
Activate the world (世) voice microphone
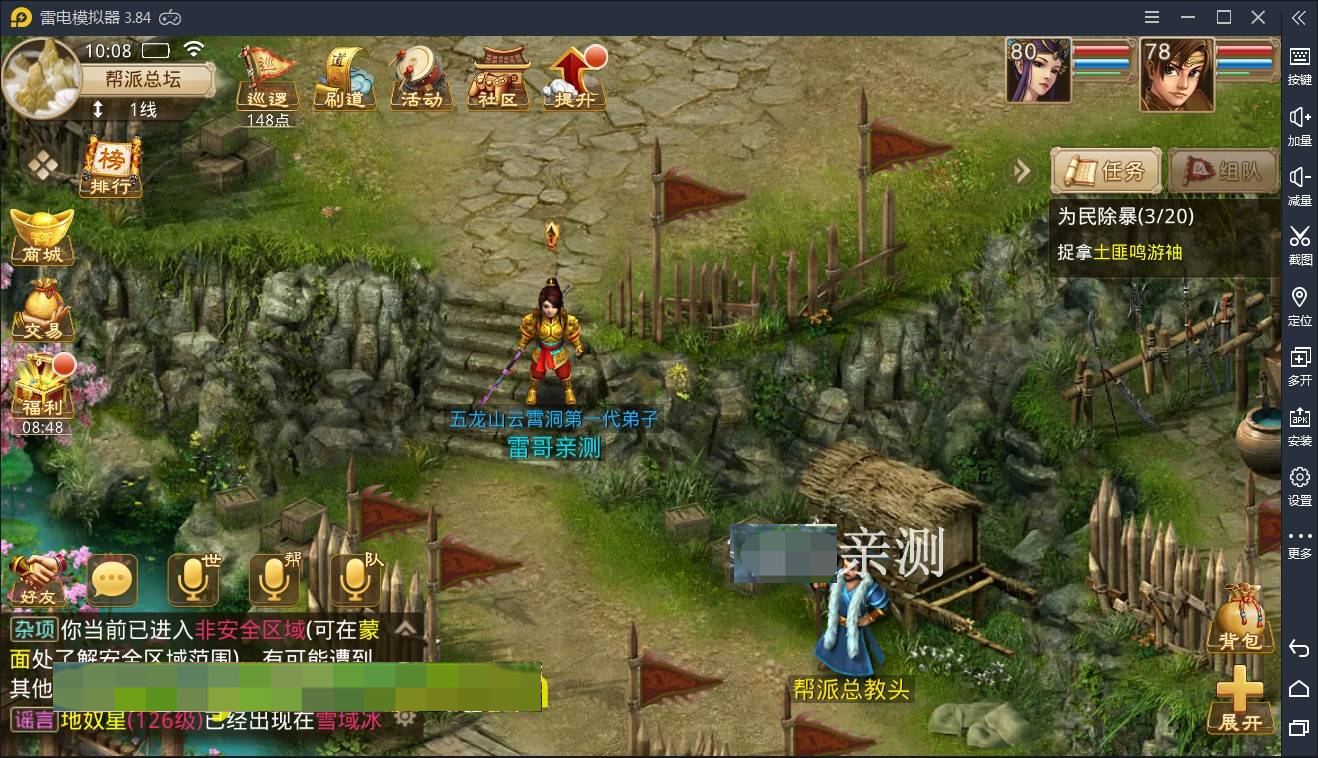click(192, 579)
